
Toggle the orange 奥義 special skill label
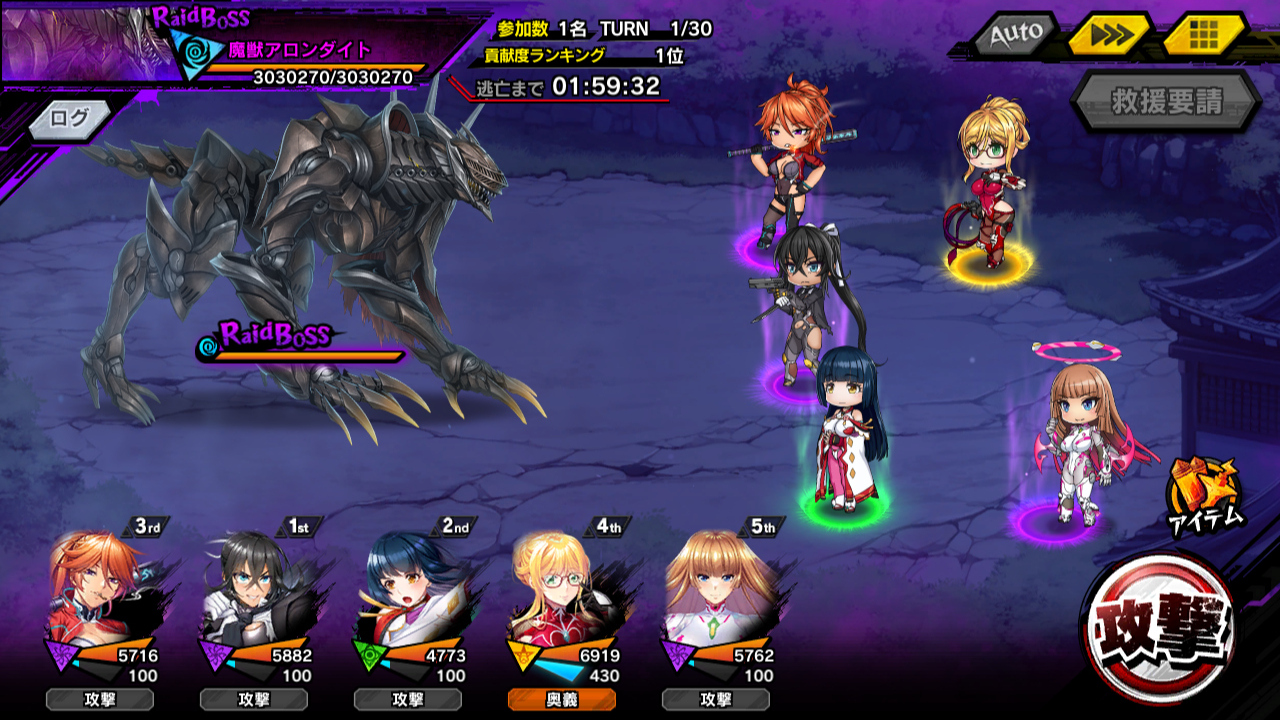point(561,699)
